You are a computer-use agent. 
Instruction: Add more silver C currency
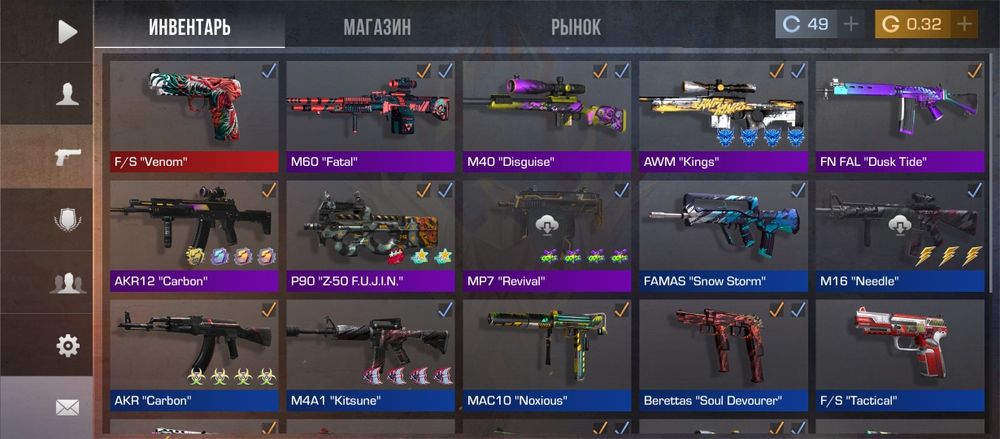click(x=851, y=24)
